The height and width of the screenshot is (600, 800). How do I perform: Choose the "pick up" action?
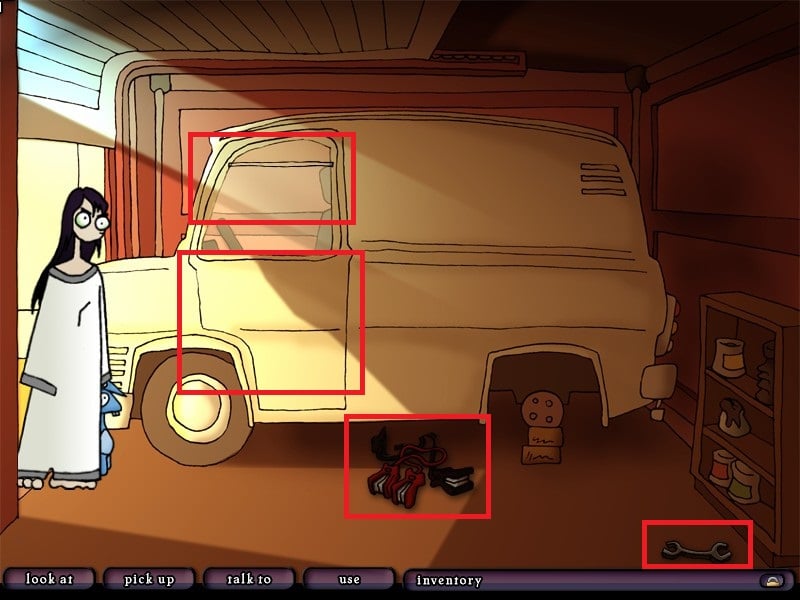pyautogui.click(x=149, y=579)
